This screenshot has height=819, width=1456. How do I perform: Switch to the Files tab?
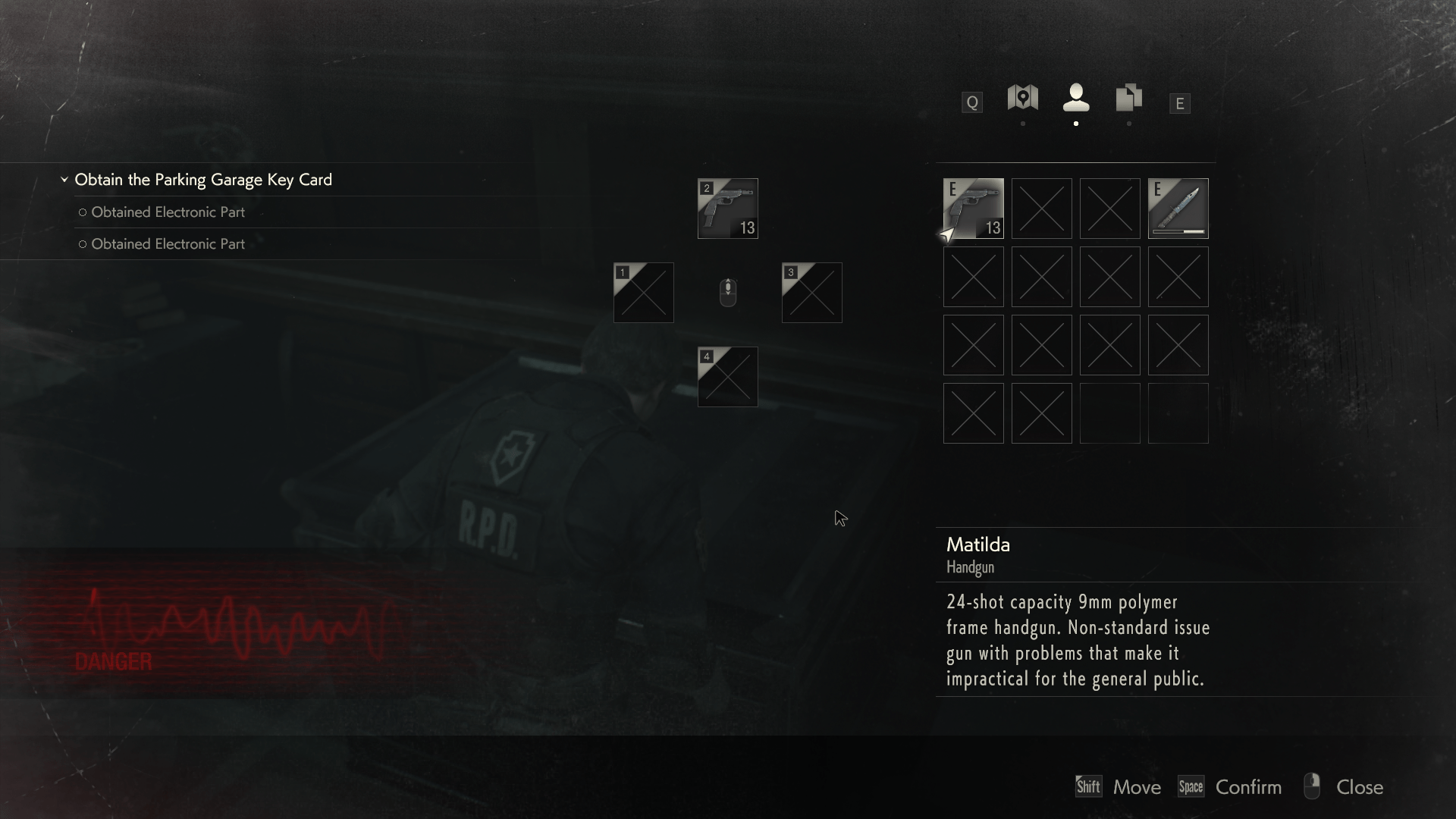pos(1128,98)
